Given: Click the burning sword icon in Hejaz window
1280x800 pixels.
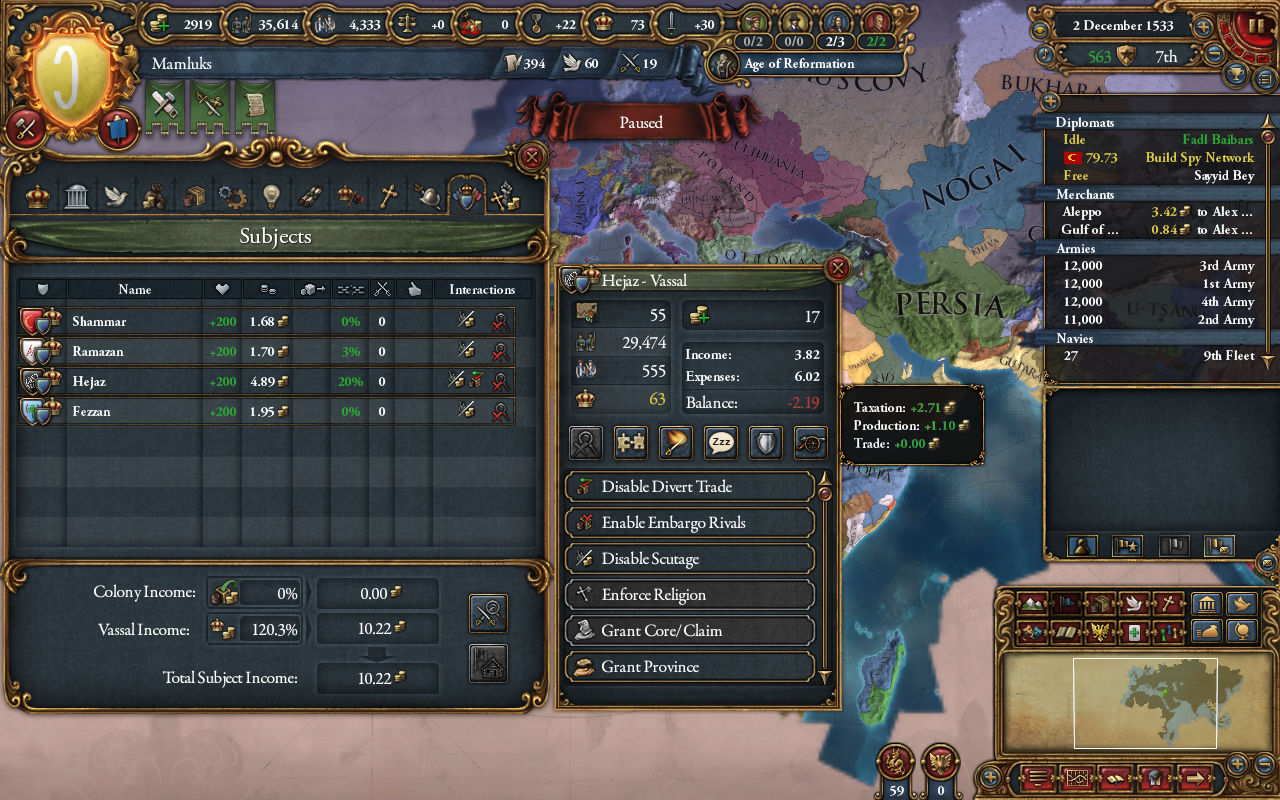Looking at the screenshot, I should [x=674, y=442].
